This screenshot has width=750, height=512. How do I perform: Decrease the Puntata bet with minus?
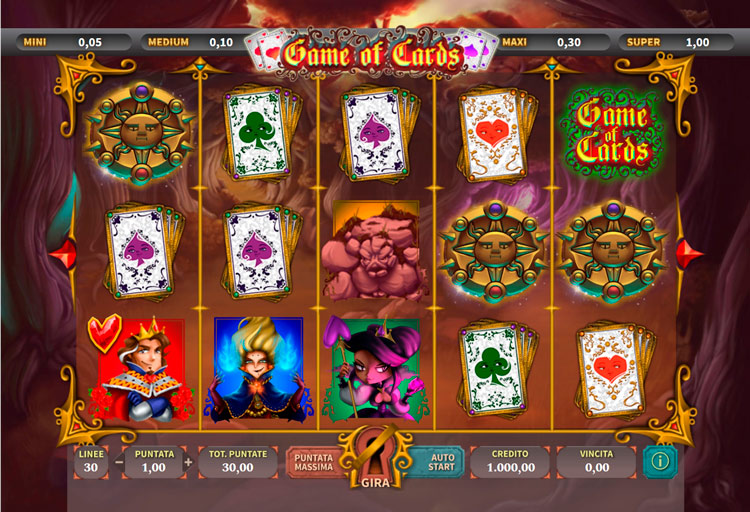[120, 463]
